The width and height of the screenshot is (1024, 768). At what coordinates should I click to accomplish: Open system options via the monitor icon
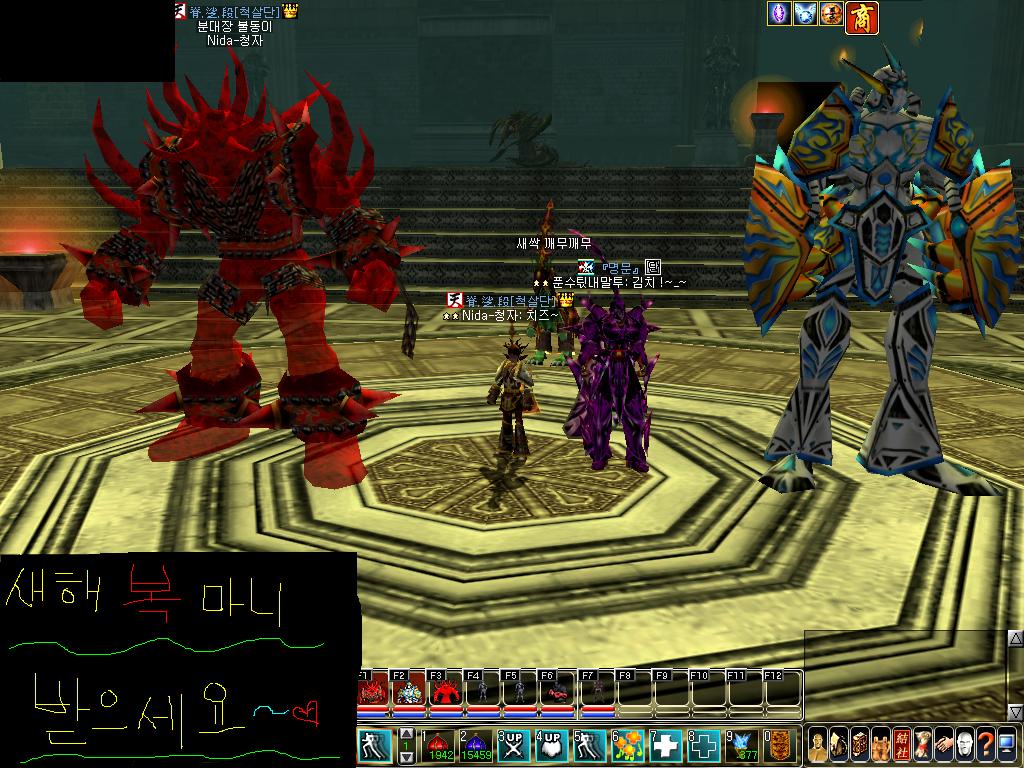pyautogui.click(x=1006, y=746)
